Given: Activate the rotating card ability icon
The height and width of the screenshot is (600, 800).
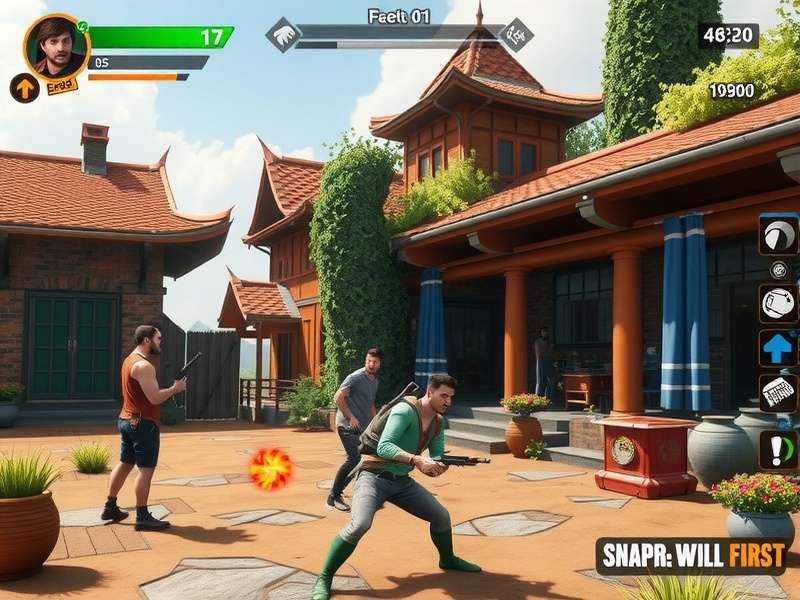Looking at the screenshot, I should [x=778, y=302].
